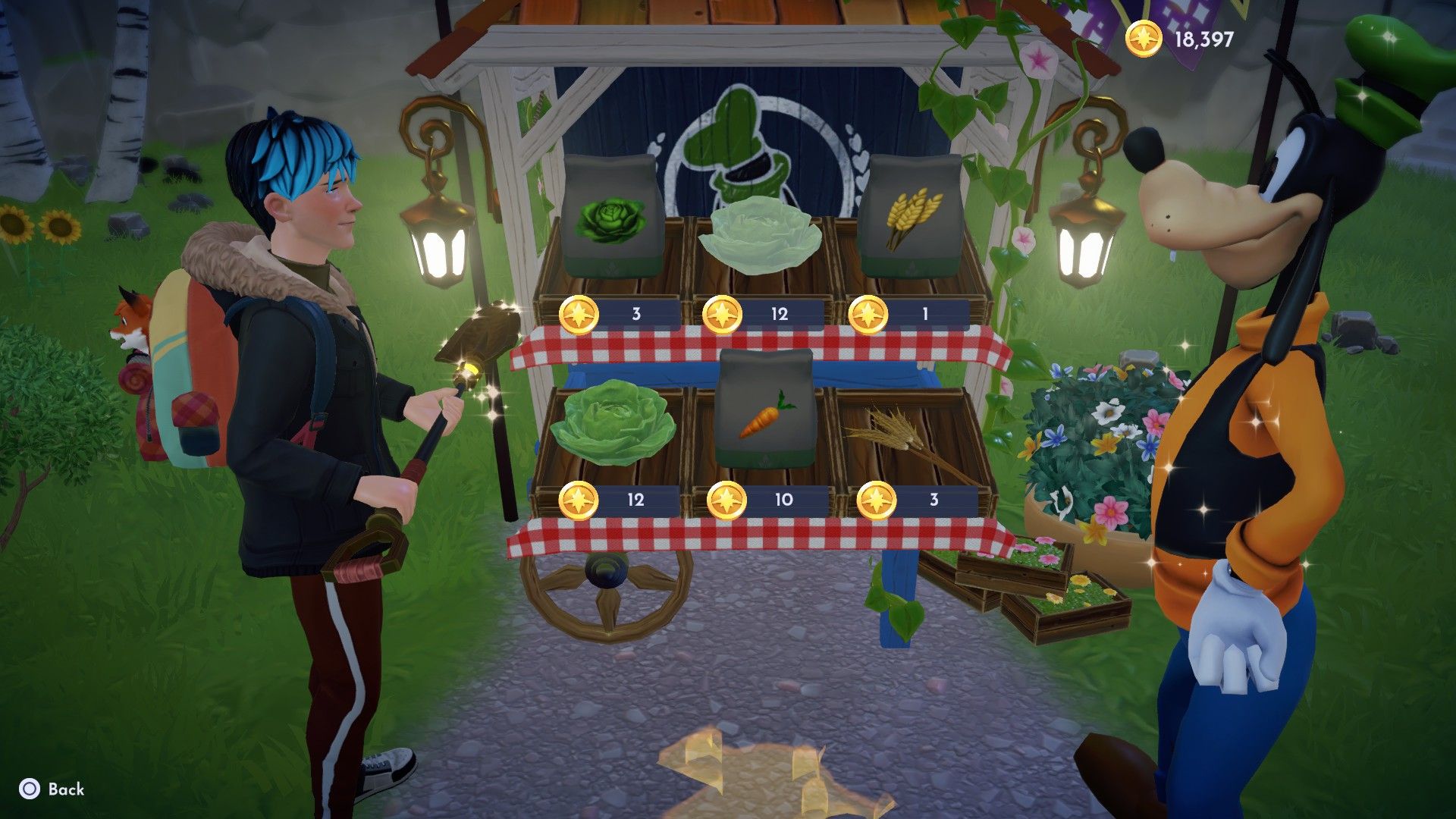This screenshot has width=1456, height=819.
Task: Click the price tag showing 10 under carrot seeds
Action: [x=781, y=500]
